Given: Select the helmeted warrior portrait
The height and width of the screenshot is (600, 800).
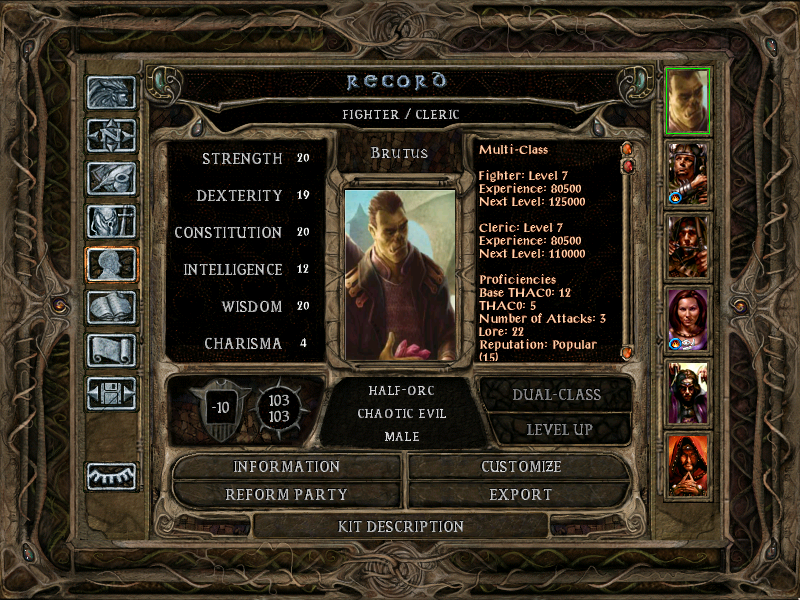Looking at the screenshot, I should 688,173.
